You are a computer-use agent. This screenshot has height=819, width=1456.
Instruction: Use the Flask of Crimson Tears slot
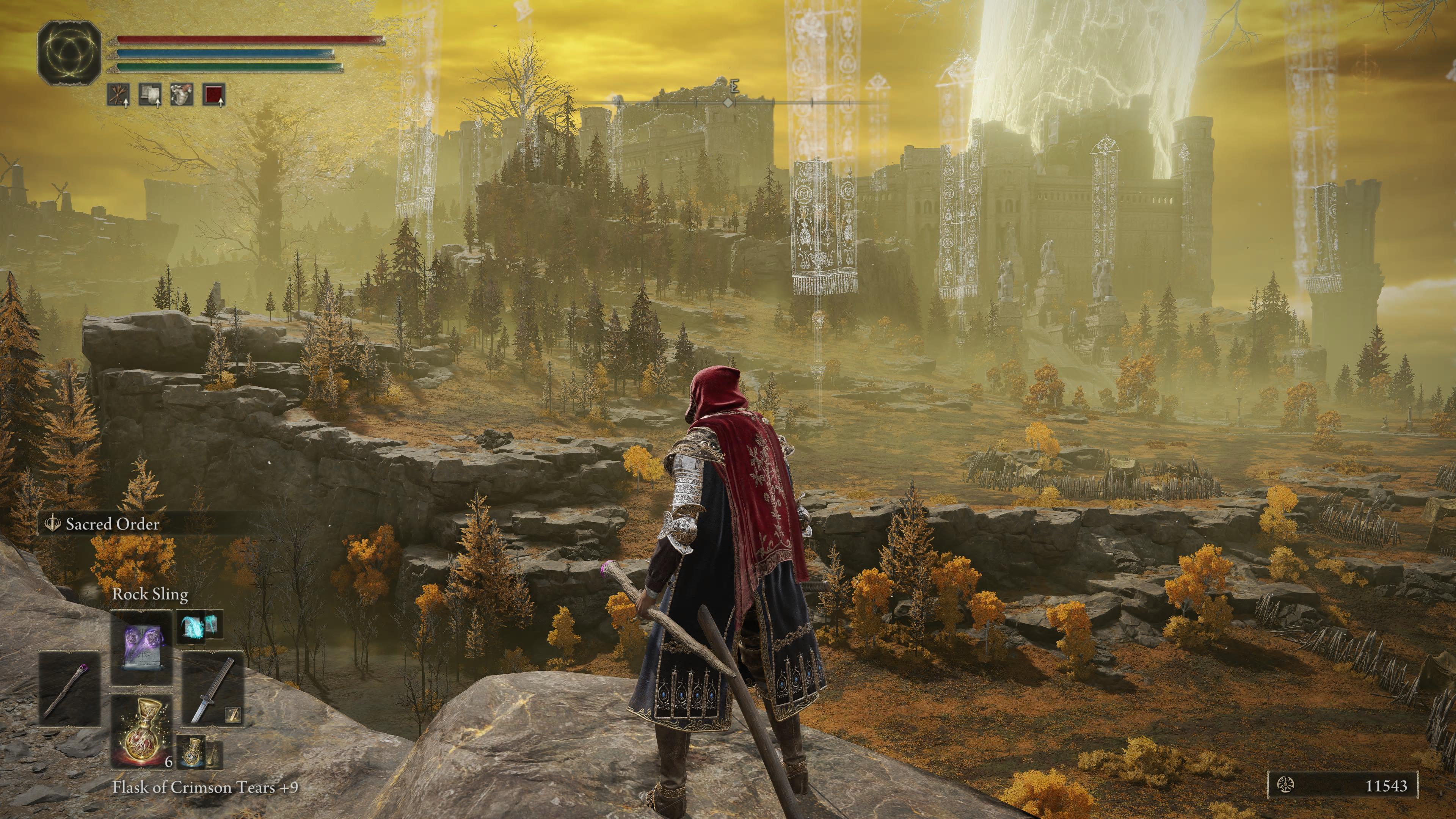coord(141,731)
